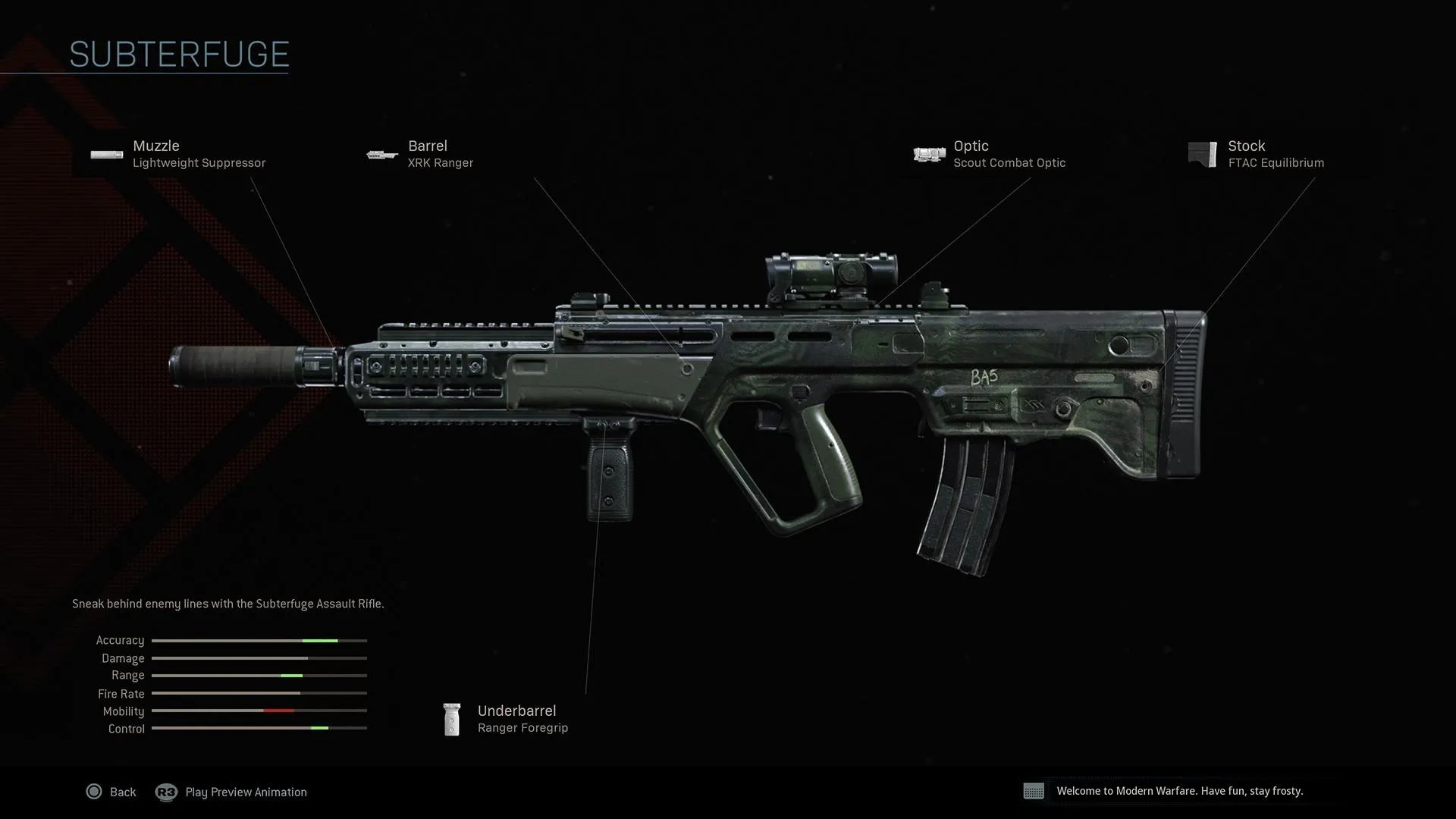Select the Stock FTAC Equilibrium attachment
1456x819 pixels.
coord(1257,154)
